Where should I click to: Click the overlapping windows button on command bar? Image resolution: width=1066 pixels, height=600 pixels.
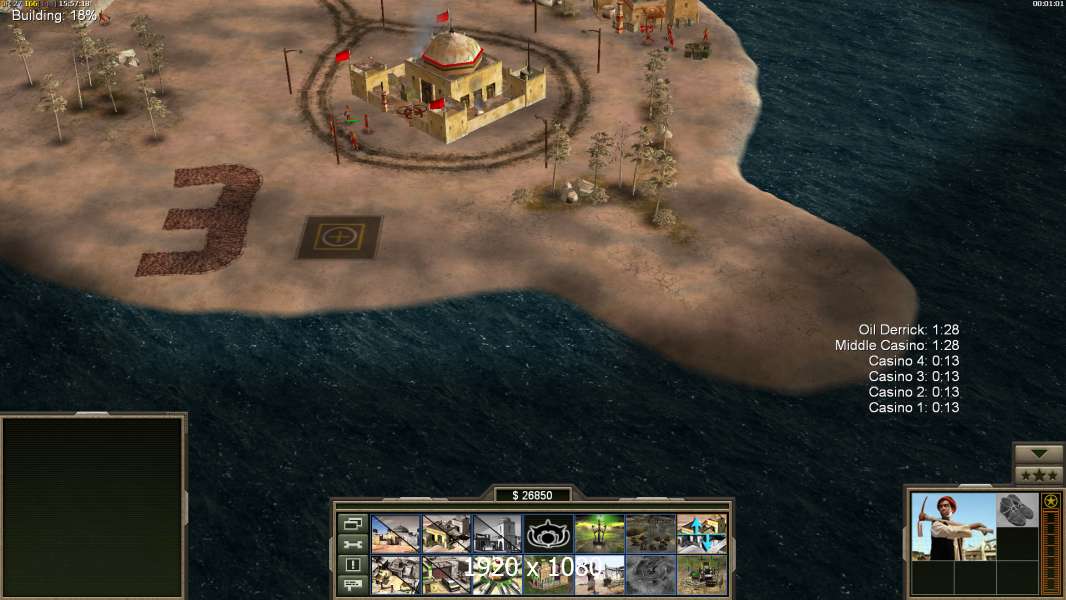(x=352, y=523)
